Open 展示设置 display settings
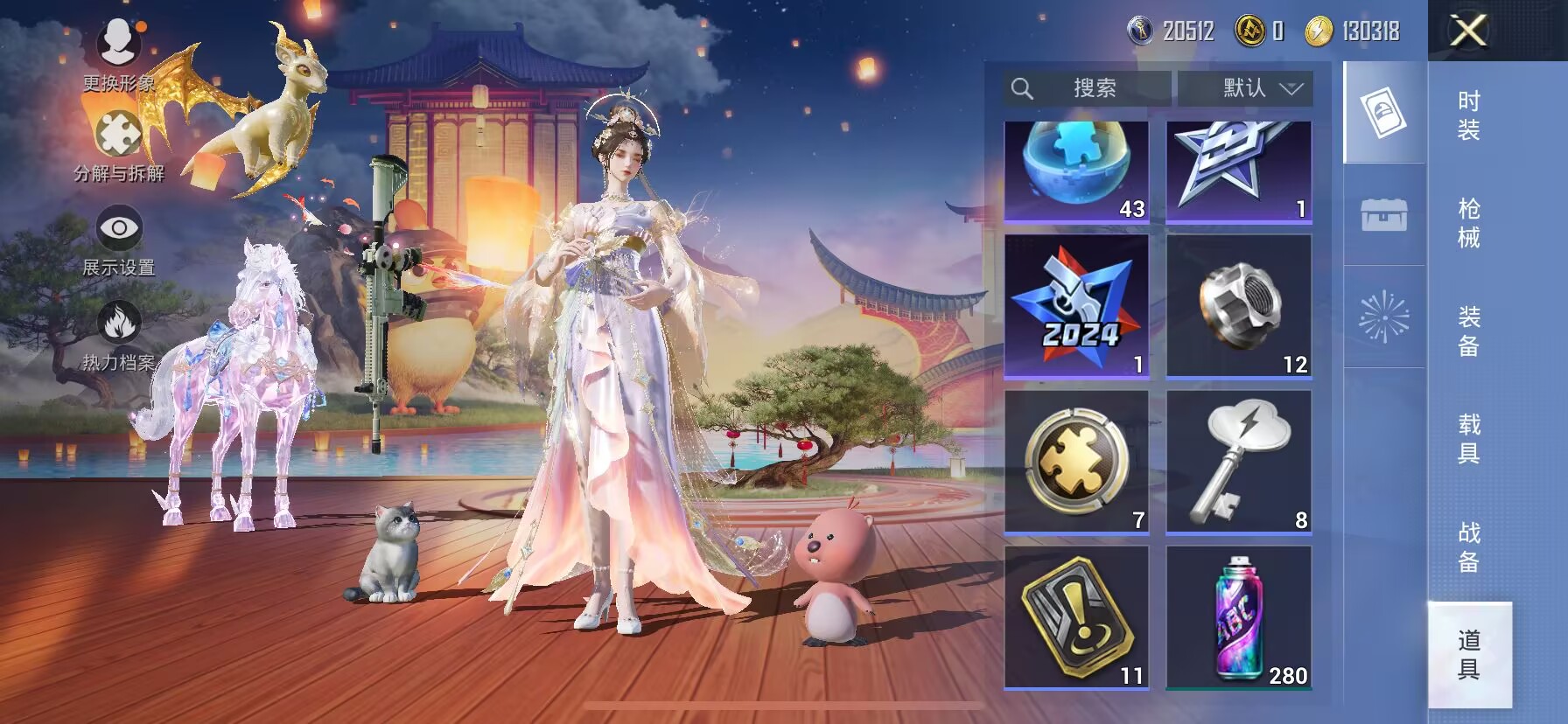 [118, 240]
